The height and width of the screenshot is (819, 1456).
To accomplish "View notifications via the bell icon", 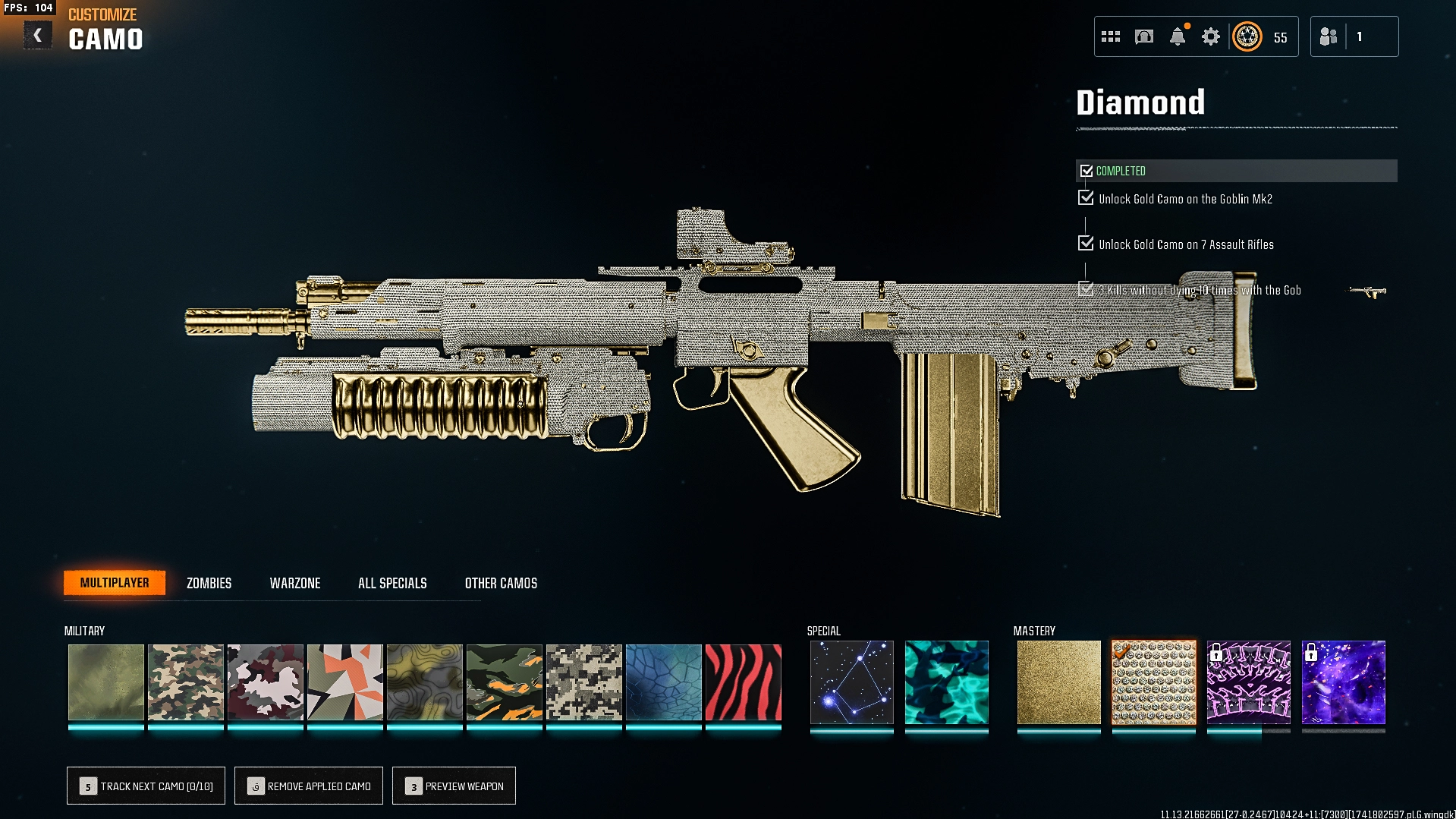I will tap(1177, 36).
